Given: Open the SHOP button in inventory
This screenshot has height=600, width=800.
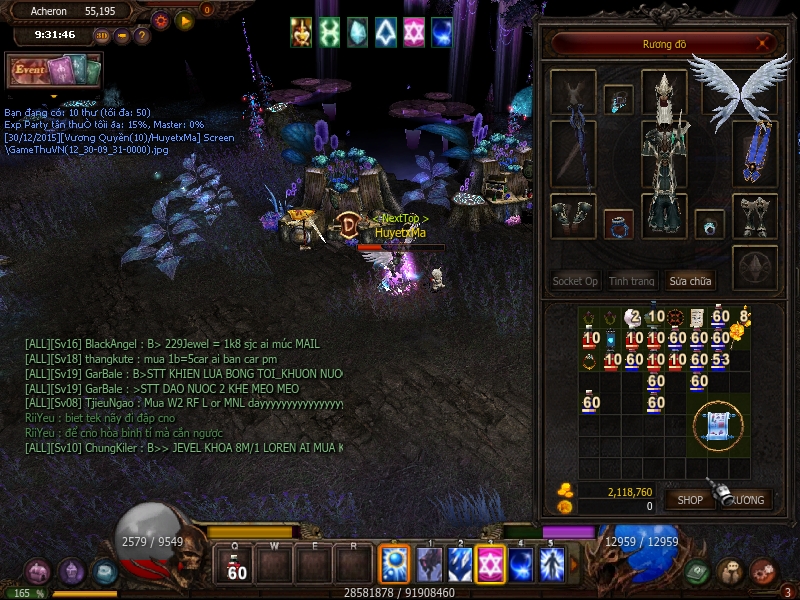Looking at the screenshot, I should [690, 499].
